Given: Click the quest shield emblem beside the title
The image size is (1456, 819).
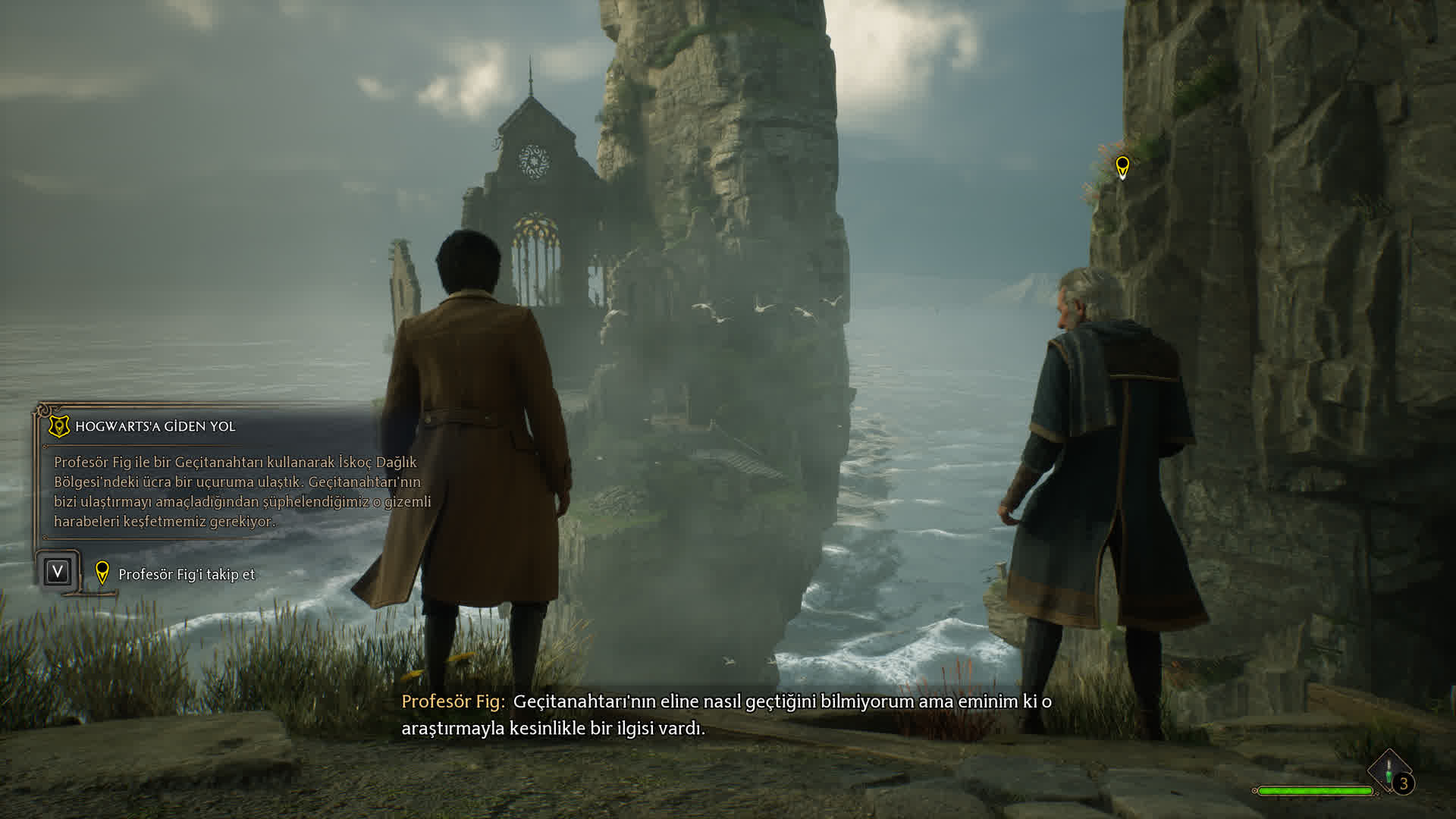Looking at the screenshot, I should click(x=58, y=426).
